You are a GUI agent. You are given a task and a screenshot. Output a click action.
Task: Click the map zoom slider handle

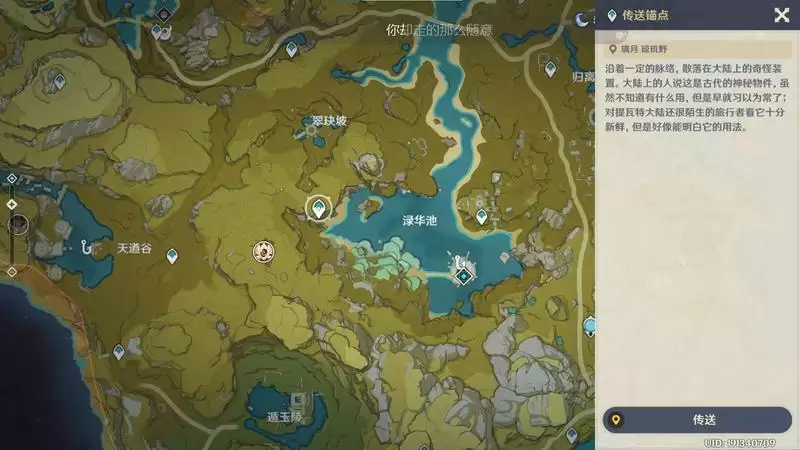[17, 224]
